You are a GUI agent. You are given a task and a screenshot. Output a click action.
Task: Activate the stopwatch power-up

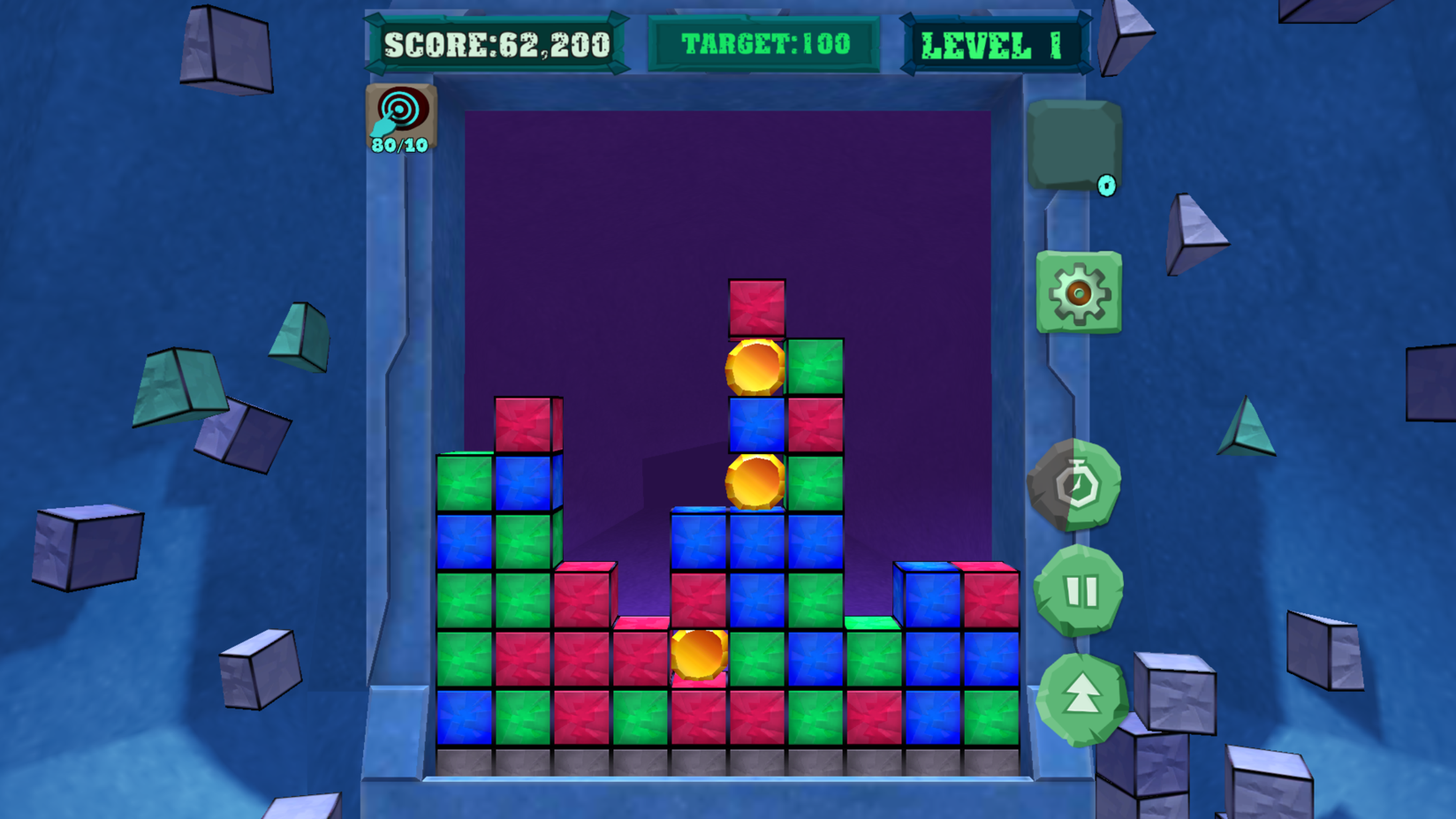1075,485
